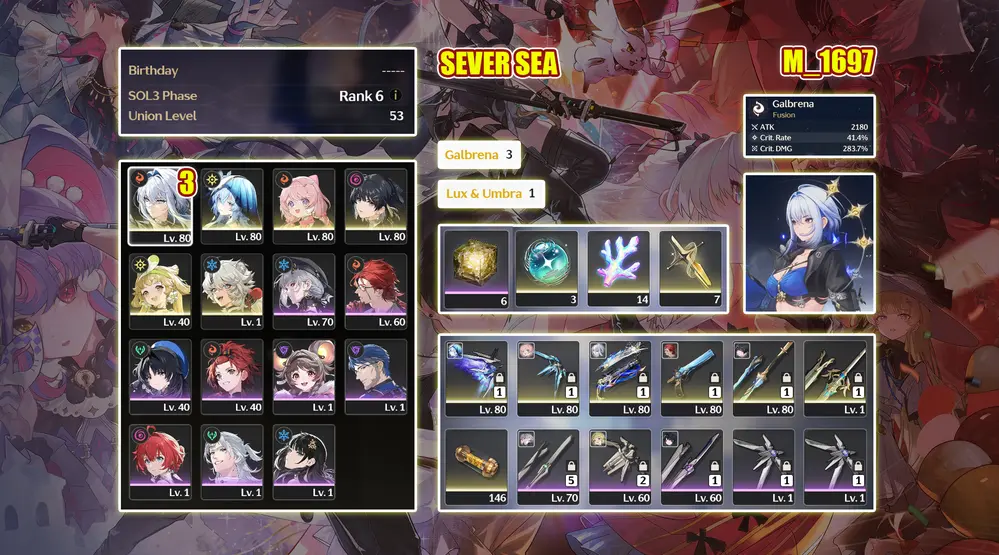Pick the blonde Spectro character at Lv. 40
Screen dimensions: 999x555
[x=160, y=292]
